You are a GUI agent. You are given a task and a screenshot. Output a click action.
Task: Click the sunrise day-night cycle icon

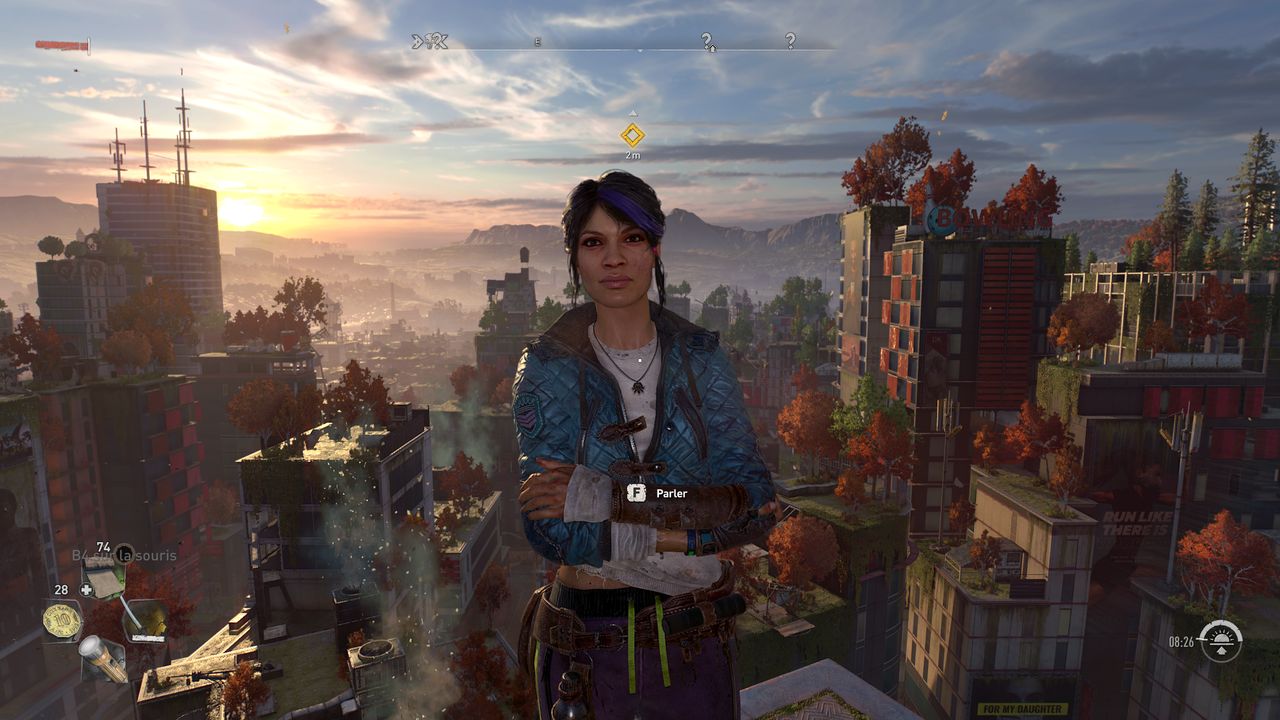coord(1220,641)
